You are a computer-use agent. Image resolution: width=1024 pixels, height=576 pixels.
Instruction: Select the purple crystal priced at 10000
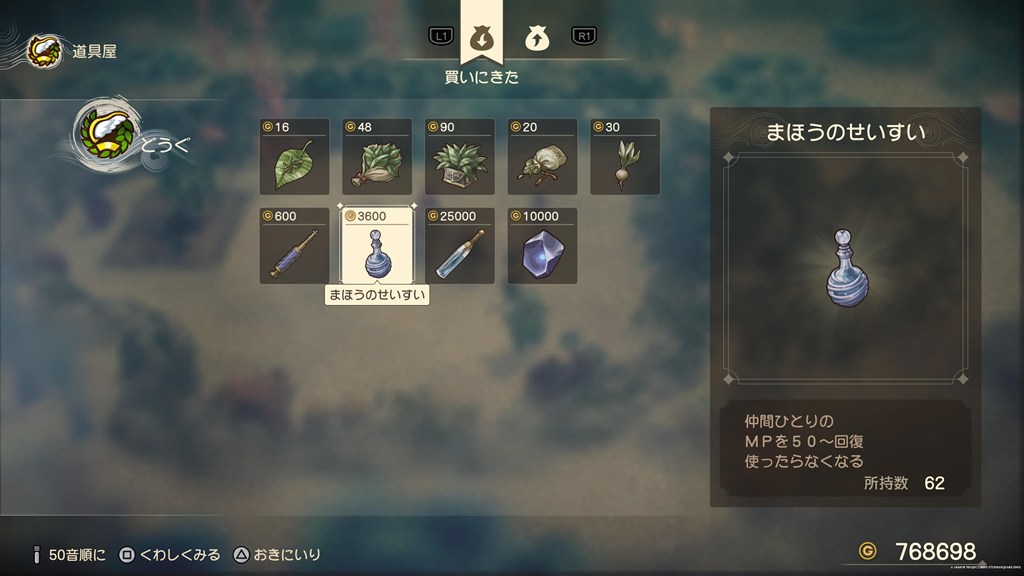pos(542,246)
